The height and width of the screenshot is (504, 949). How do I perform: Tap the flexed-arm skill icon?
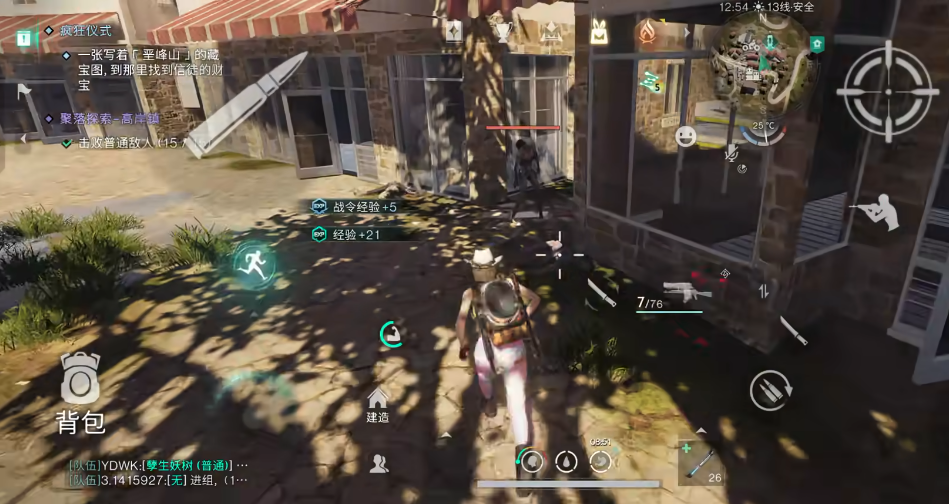[391, 334]
